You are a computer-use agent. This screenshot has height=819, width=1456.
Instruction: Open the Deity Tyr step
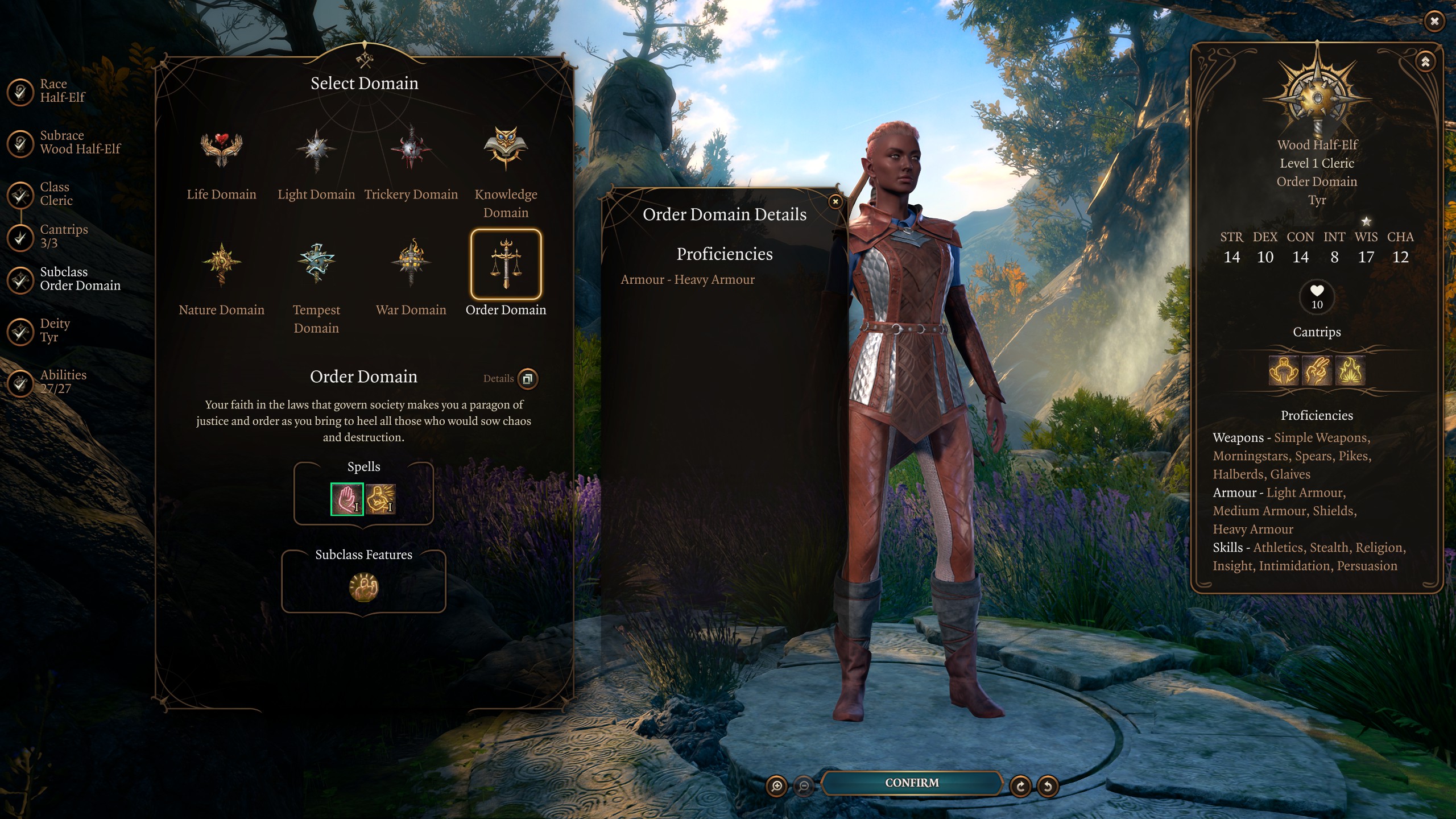20,331
